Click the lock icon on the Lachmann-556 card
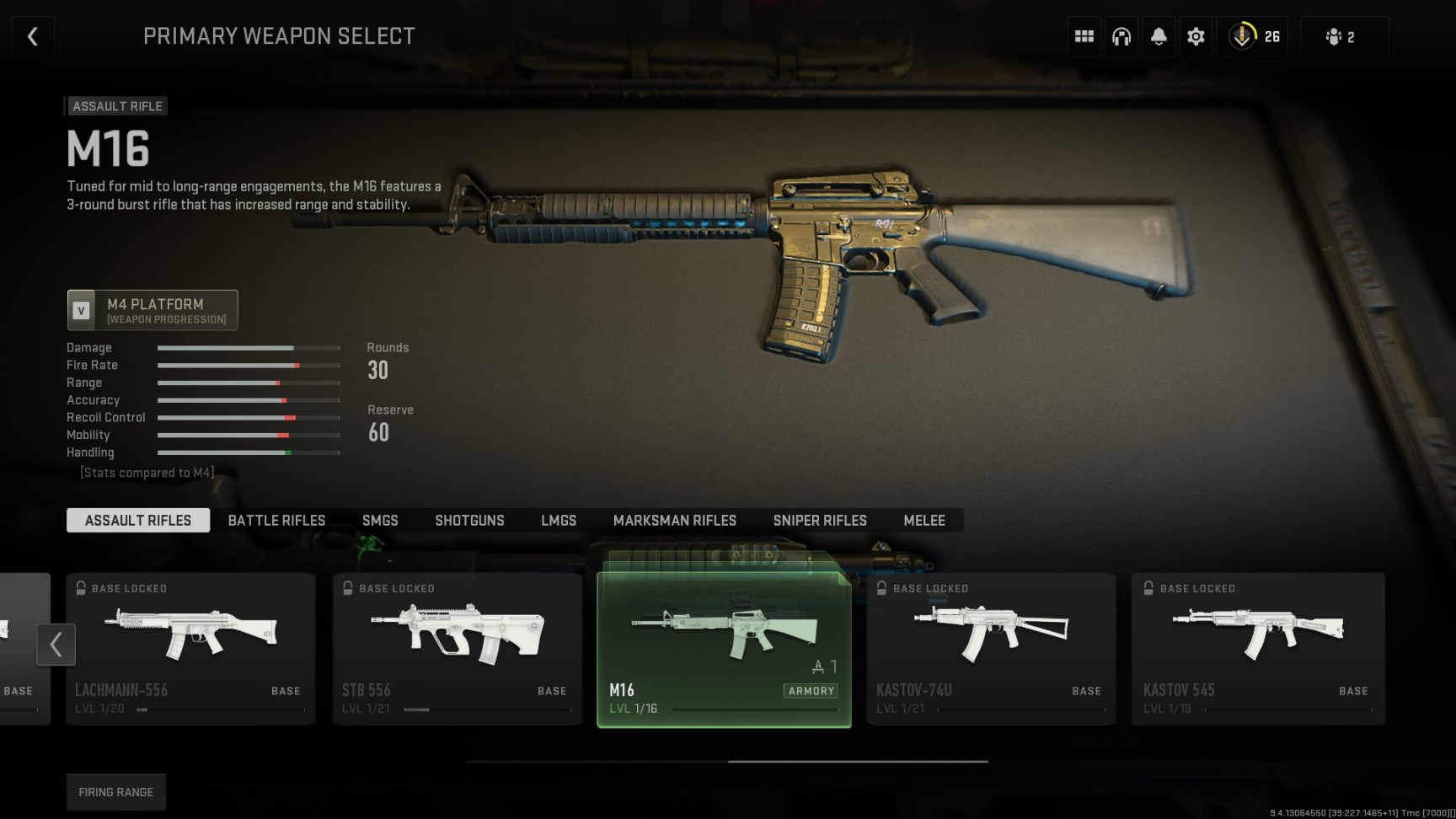 click(81, 587)
